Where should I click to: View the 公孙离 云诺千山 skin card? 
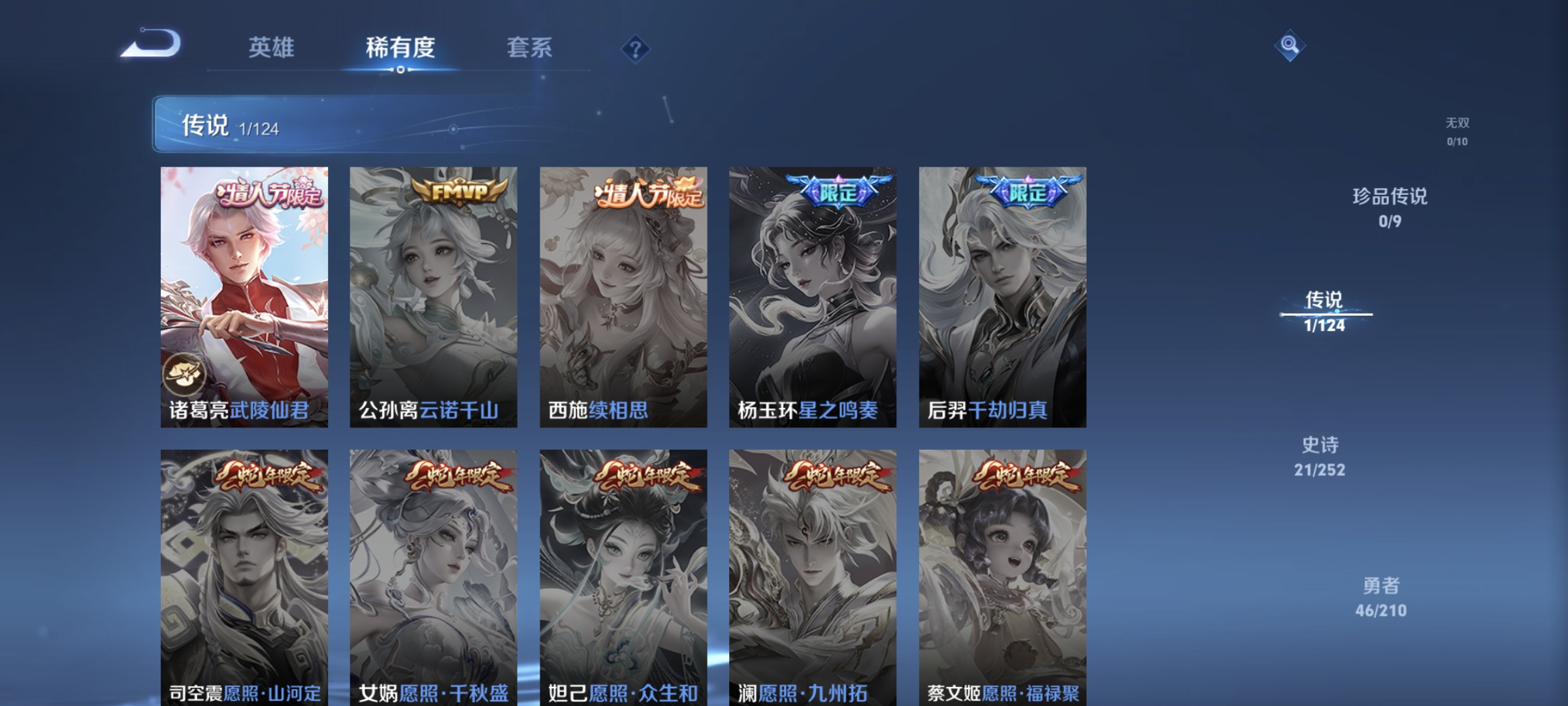(433, 297)
